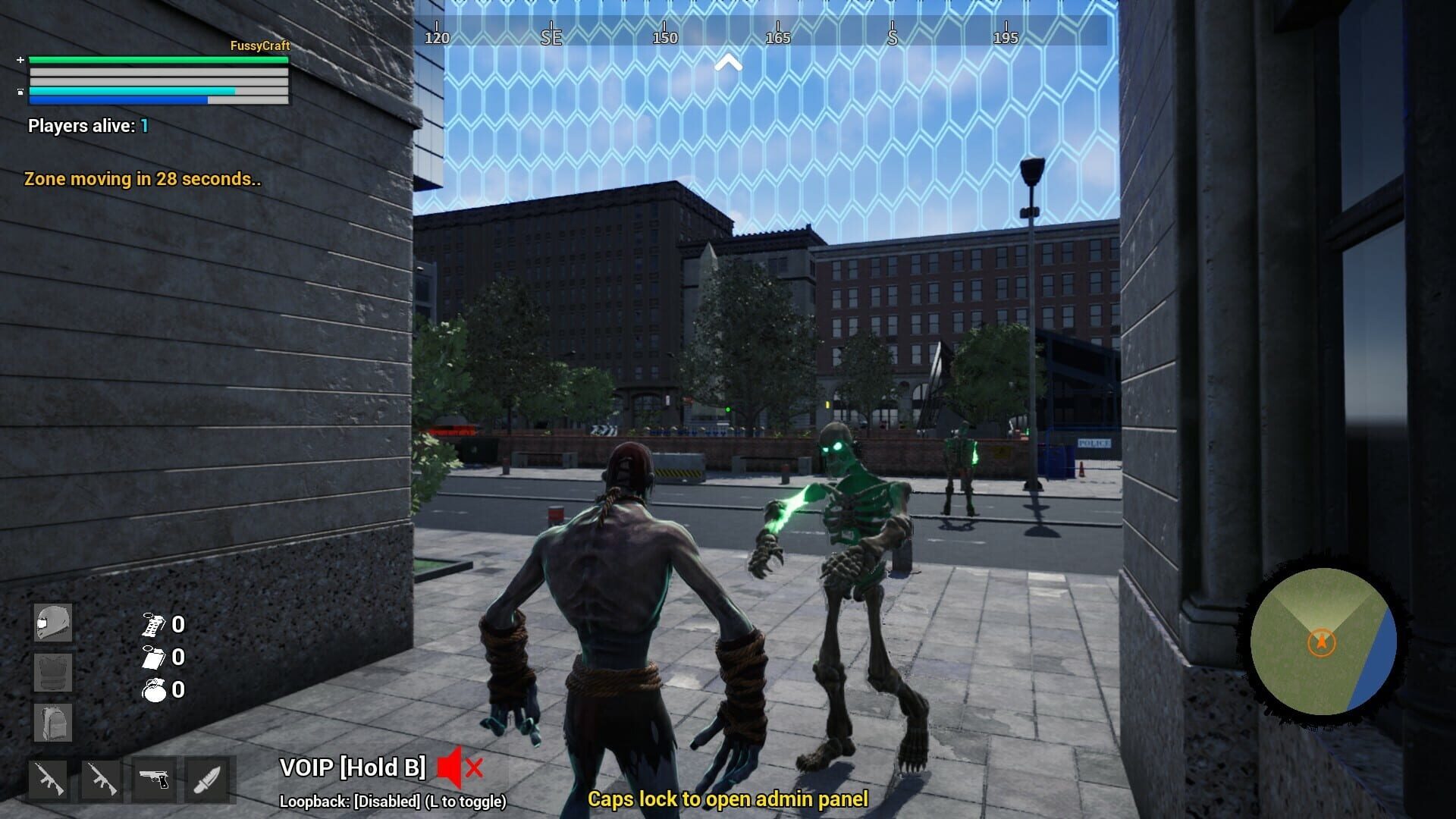The image size is (1456, 819).
Task: Click the 'VOIP [Hold B]' label
Action: 353,769
